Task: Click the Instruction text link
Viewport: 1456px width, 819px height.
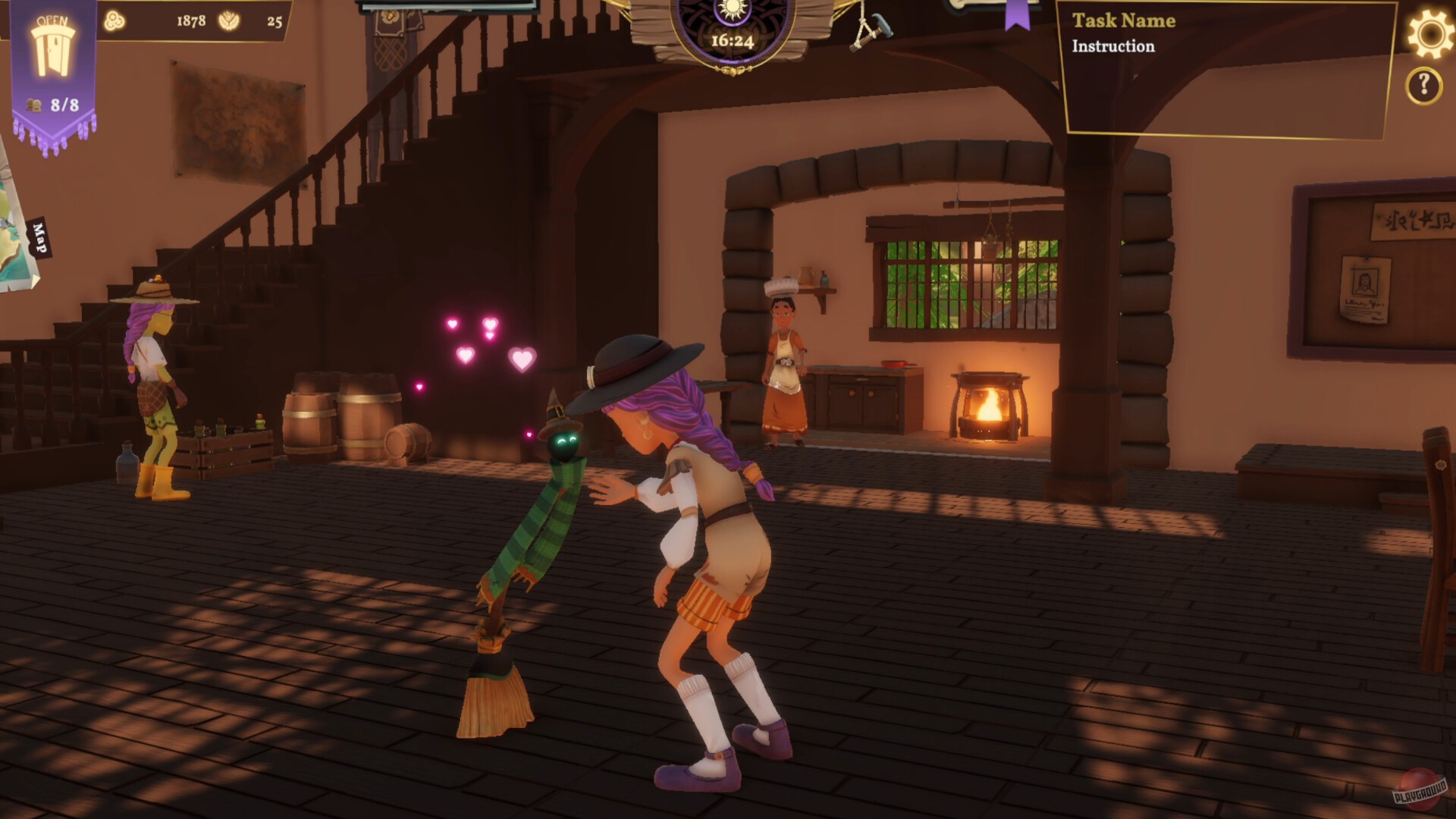Action: point(1112,46)
